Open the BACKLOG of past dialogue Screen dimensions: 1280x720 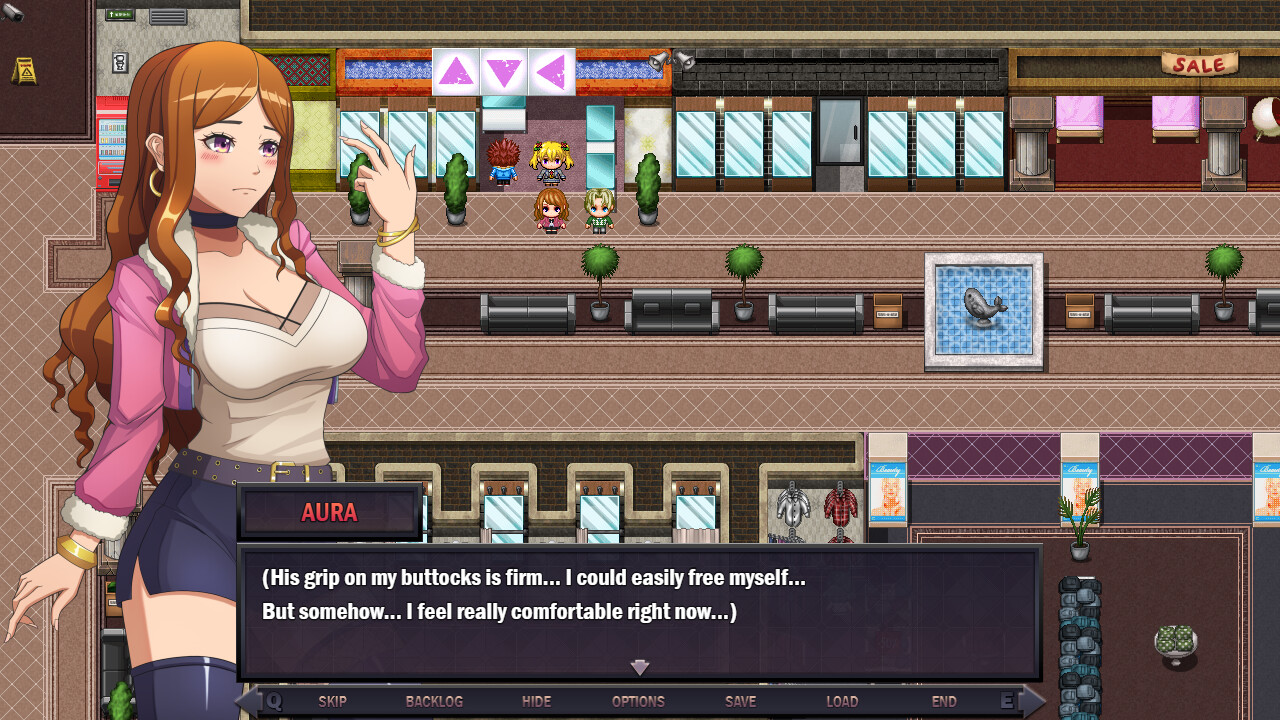pos(434,701)
